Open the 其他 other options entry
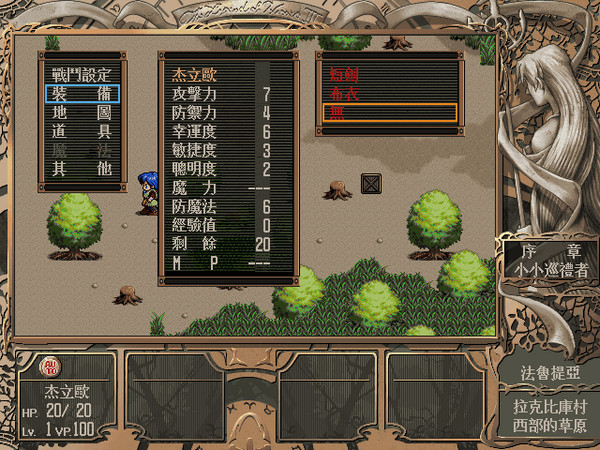This screenshot has height=450, width=600. point(82,168)
